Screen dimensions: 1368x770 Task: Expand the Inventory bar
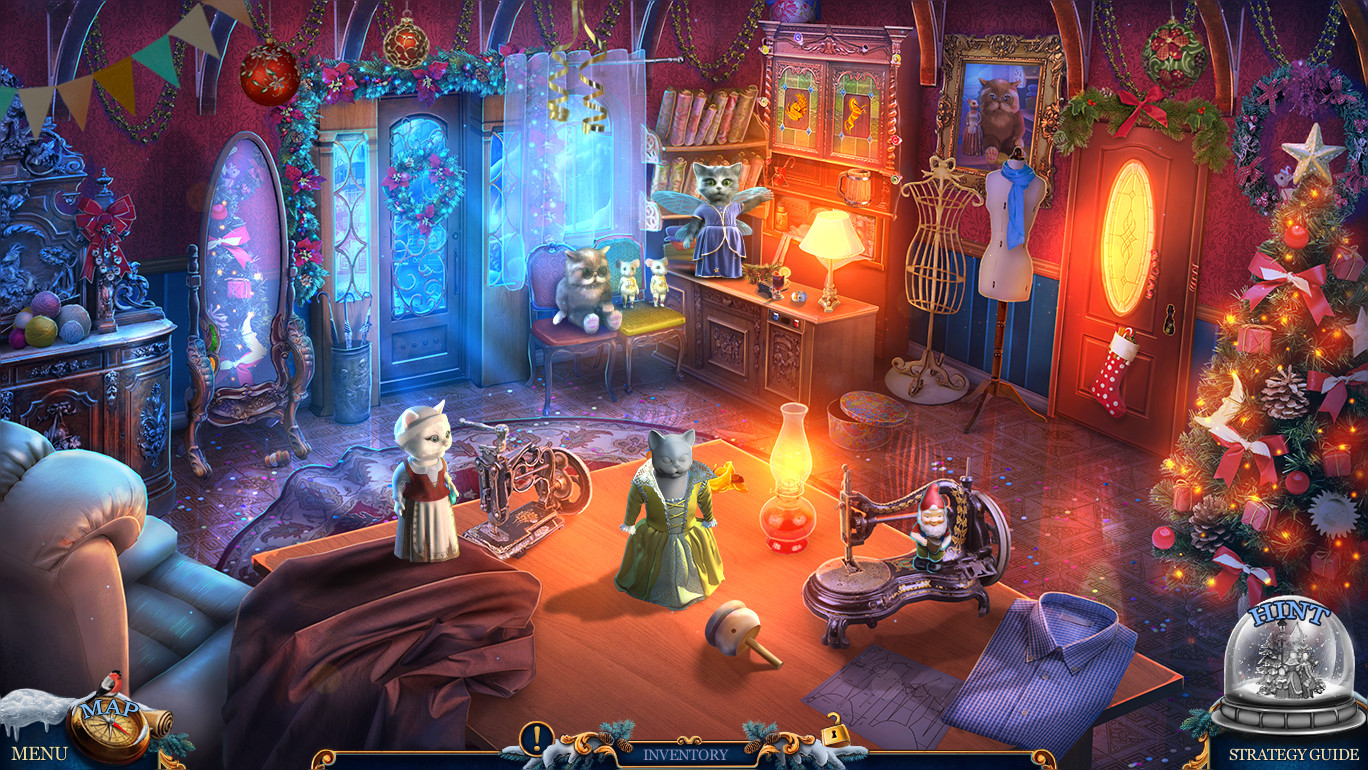pyautogui.click(x=684, y=755)
